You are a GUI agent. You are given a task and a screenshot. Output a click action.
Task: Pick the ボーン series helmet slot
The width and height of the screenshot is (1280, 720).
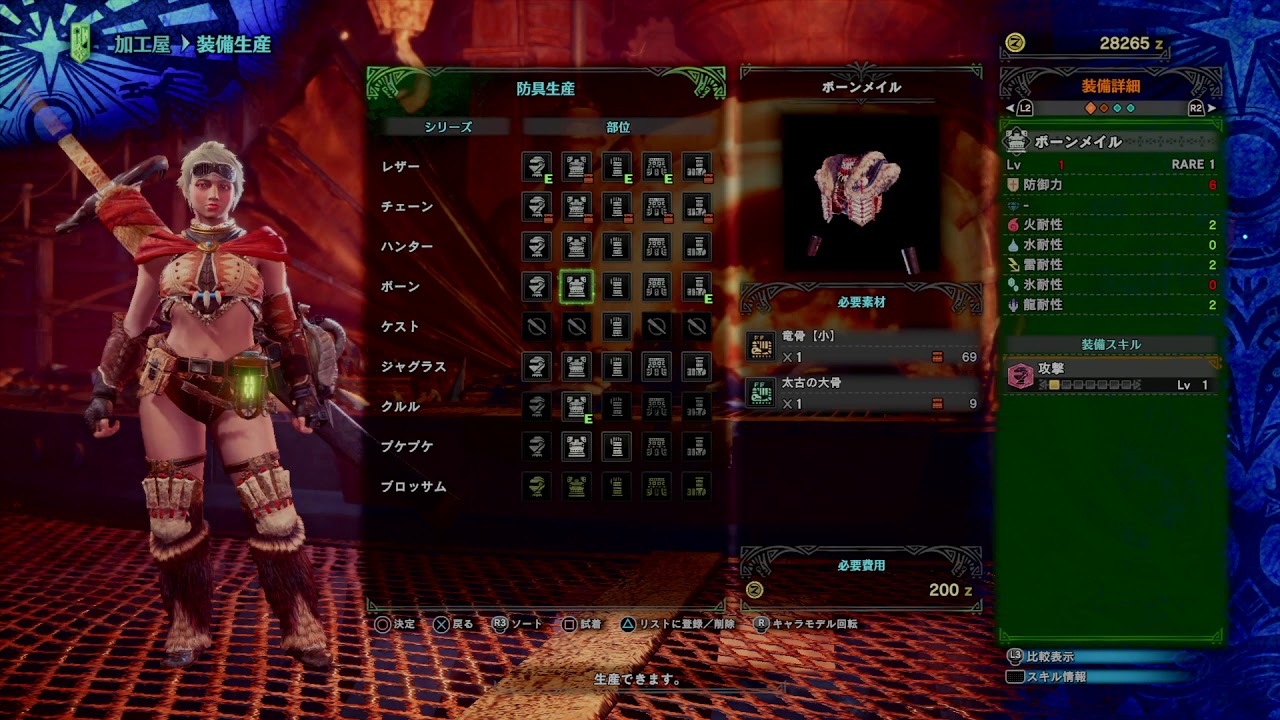[x=537, y=287]
